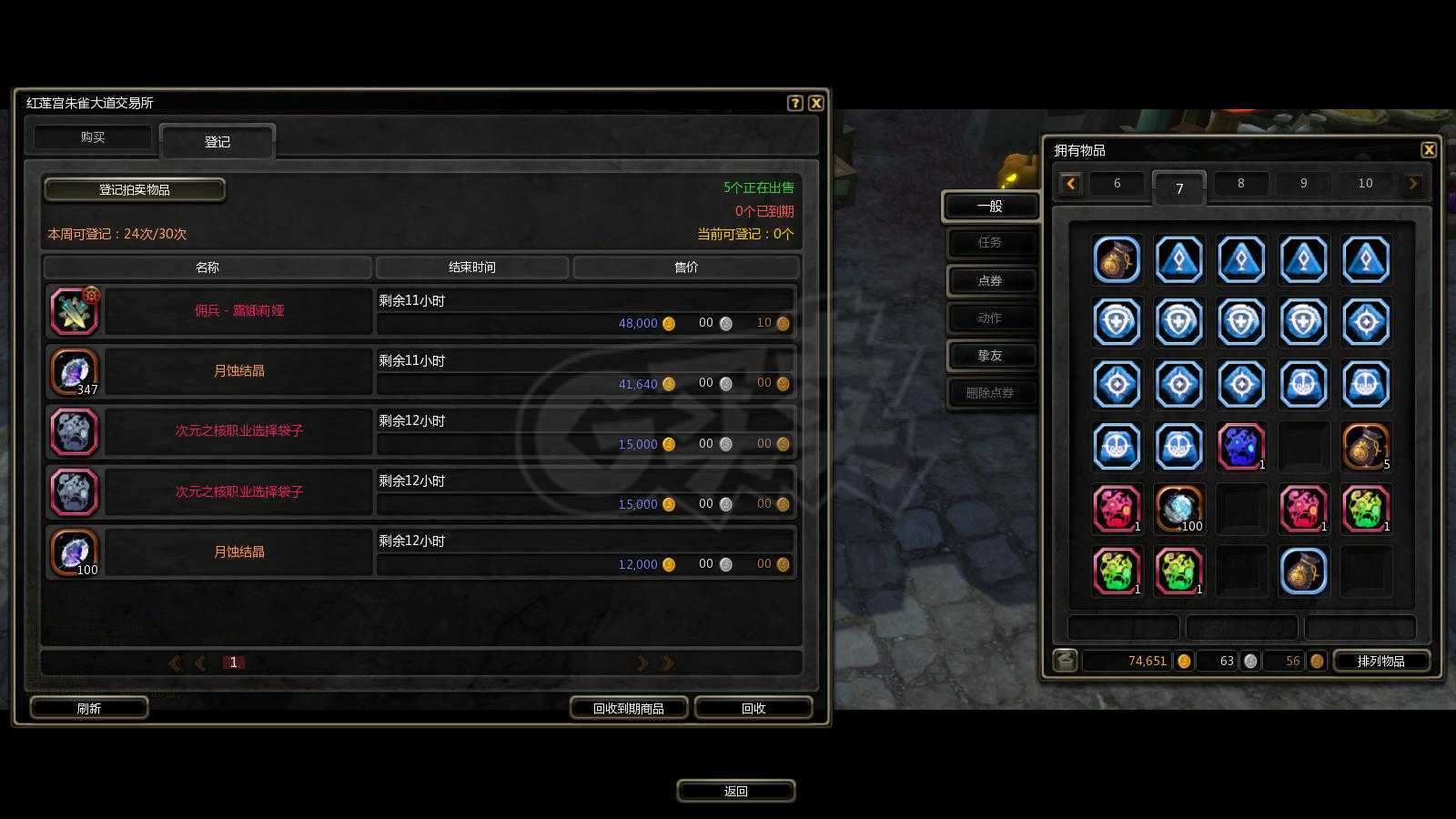Select the 月蚀结晶 listing priced 12,000
Viewport: 1456px width, 819px height.
[238, 552]
